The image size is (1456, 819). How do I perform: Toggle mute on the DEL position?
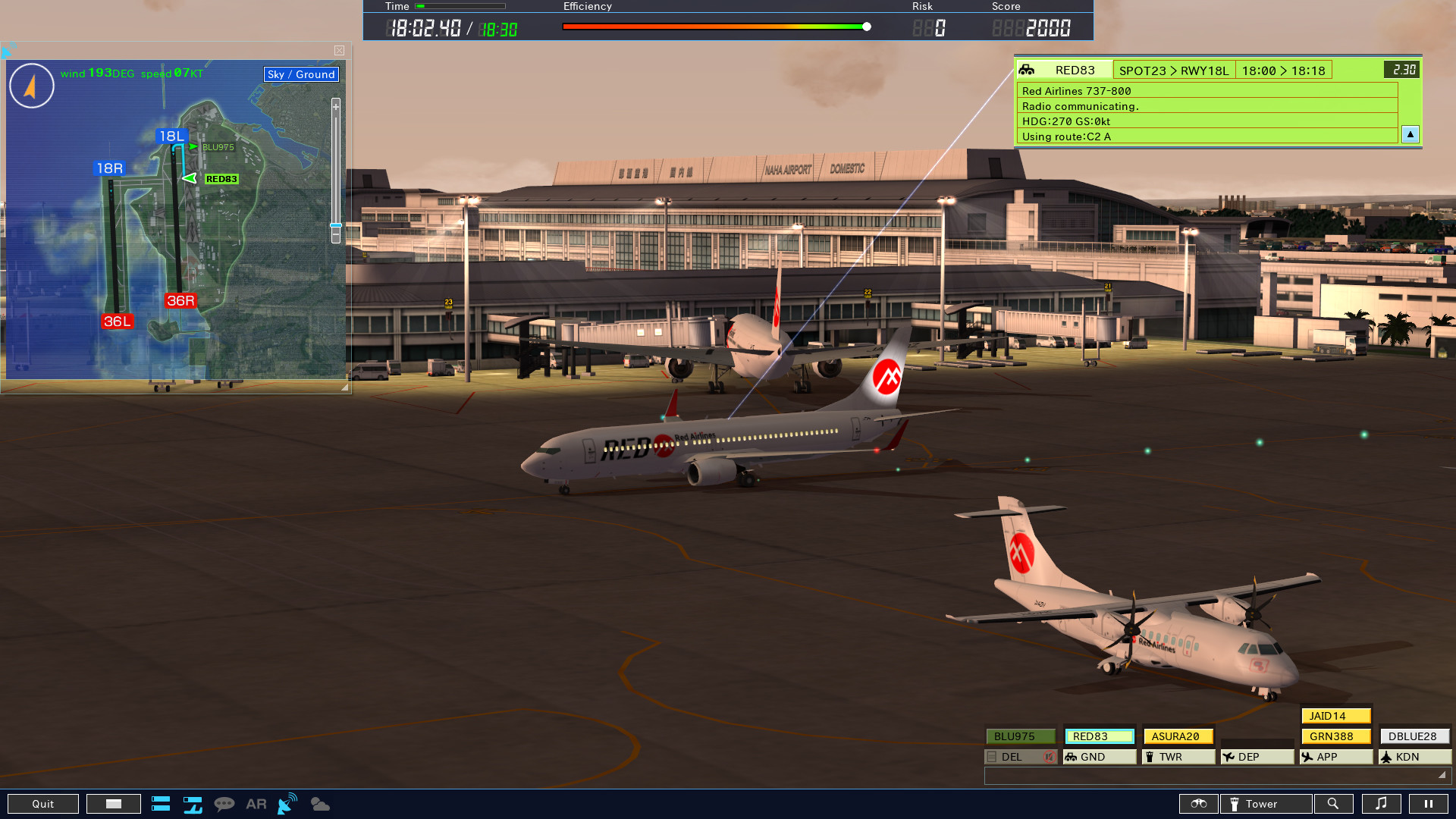point(1049,756)
